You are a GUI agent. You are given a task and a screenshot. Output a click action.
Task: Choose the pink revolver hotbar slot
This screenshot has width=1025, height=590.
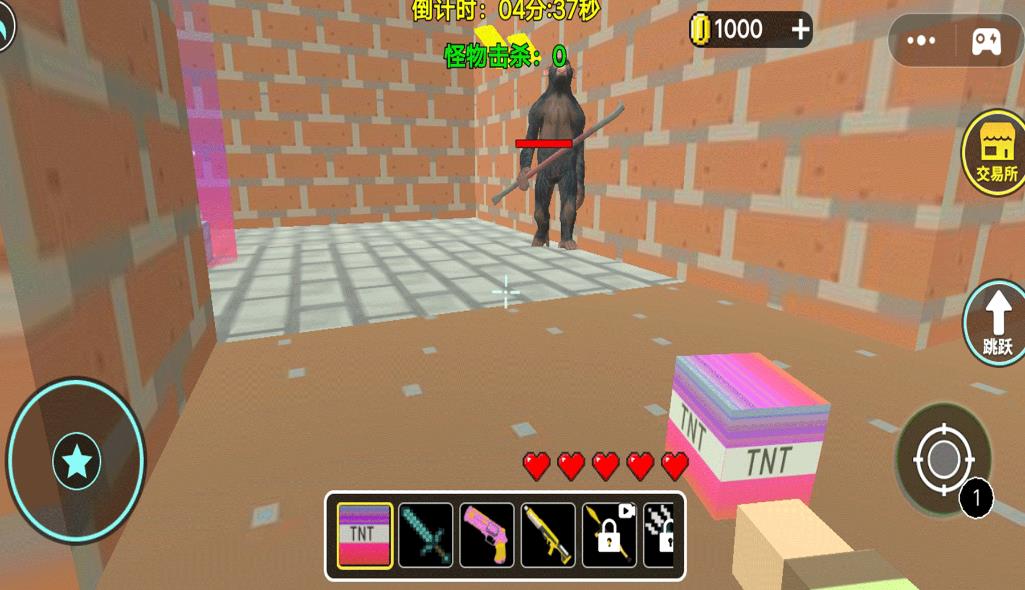(487, 535)
